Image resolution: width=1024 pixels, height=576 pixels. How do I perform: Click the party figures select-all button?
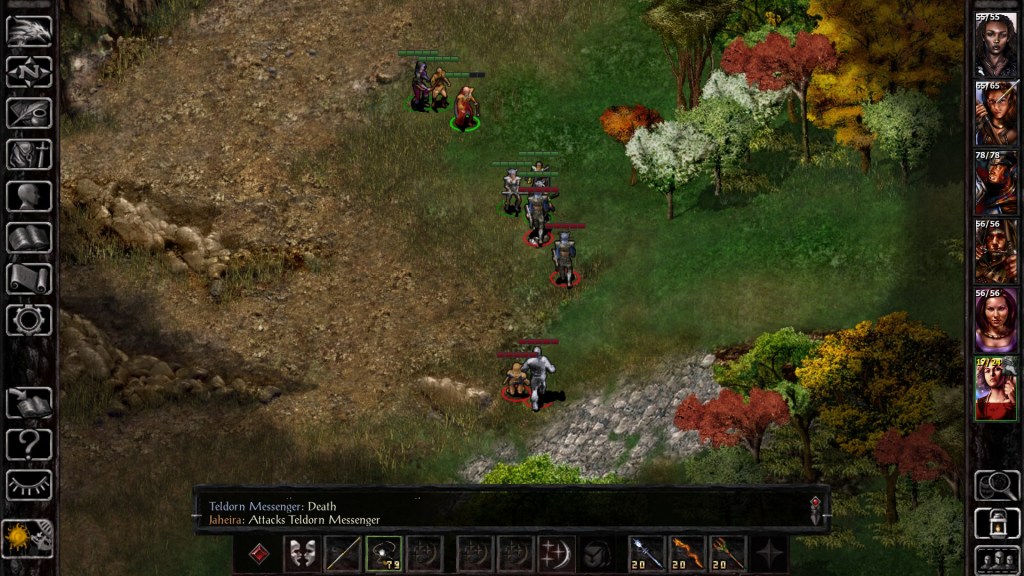click(995, 558)
